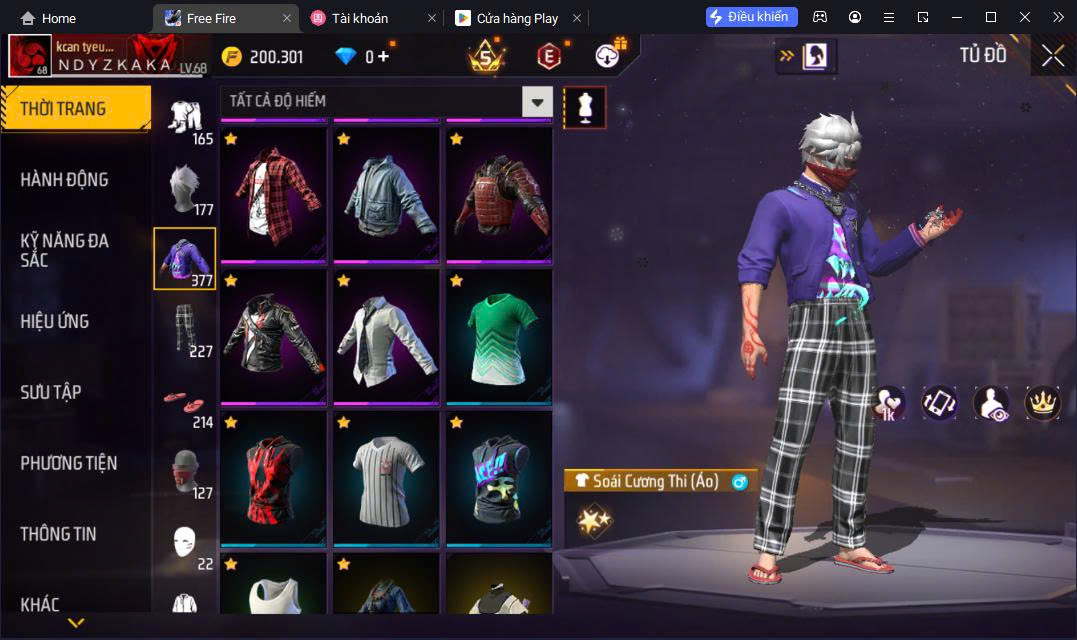Open the Hành Động menu entry
1077x640 pixels.
pos(64,180)
